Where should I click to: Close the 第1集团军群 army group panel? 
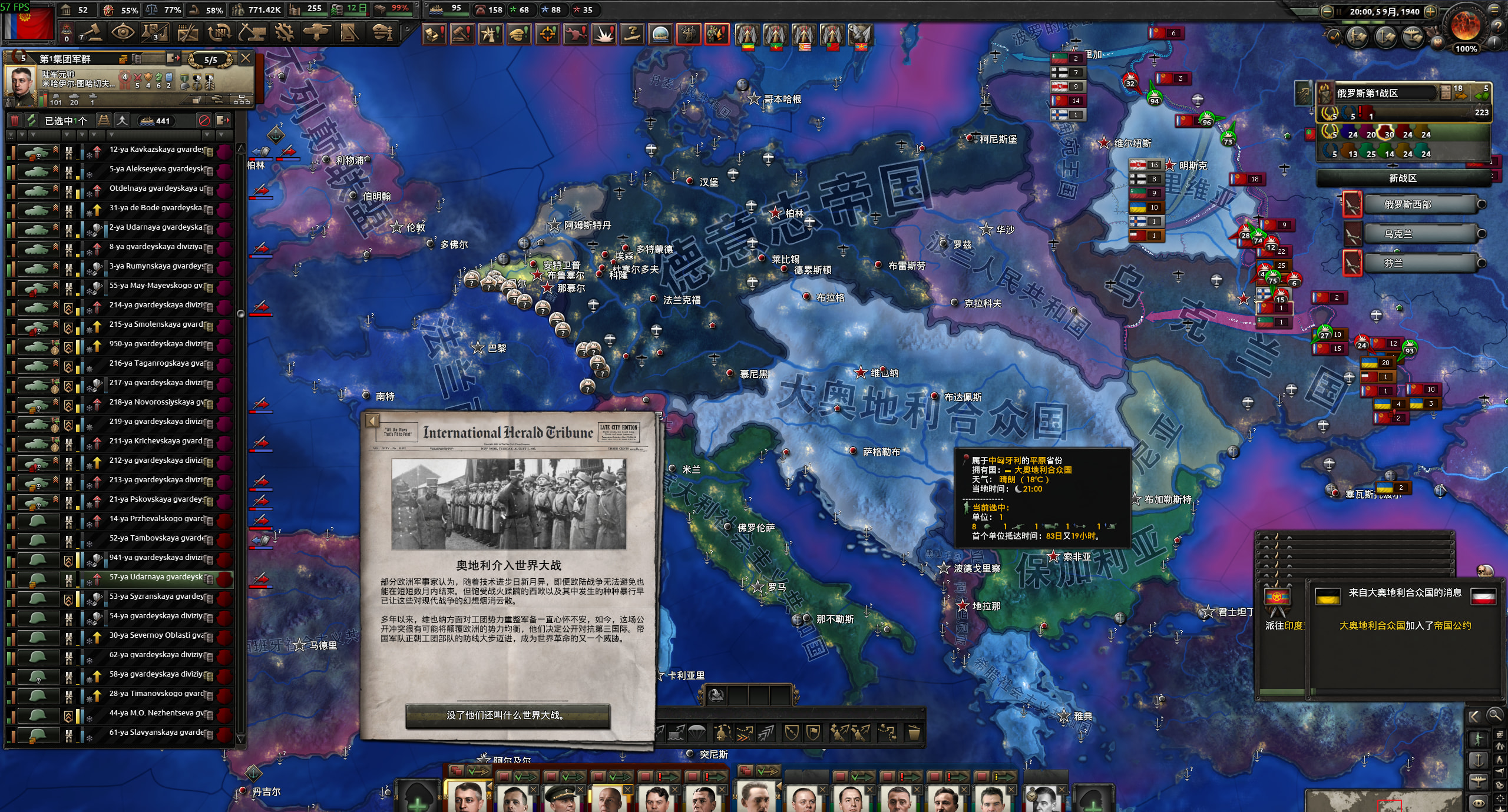point(246,58)
